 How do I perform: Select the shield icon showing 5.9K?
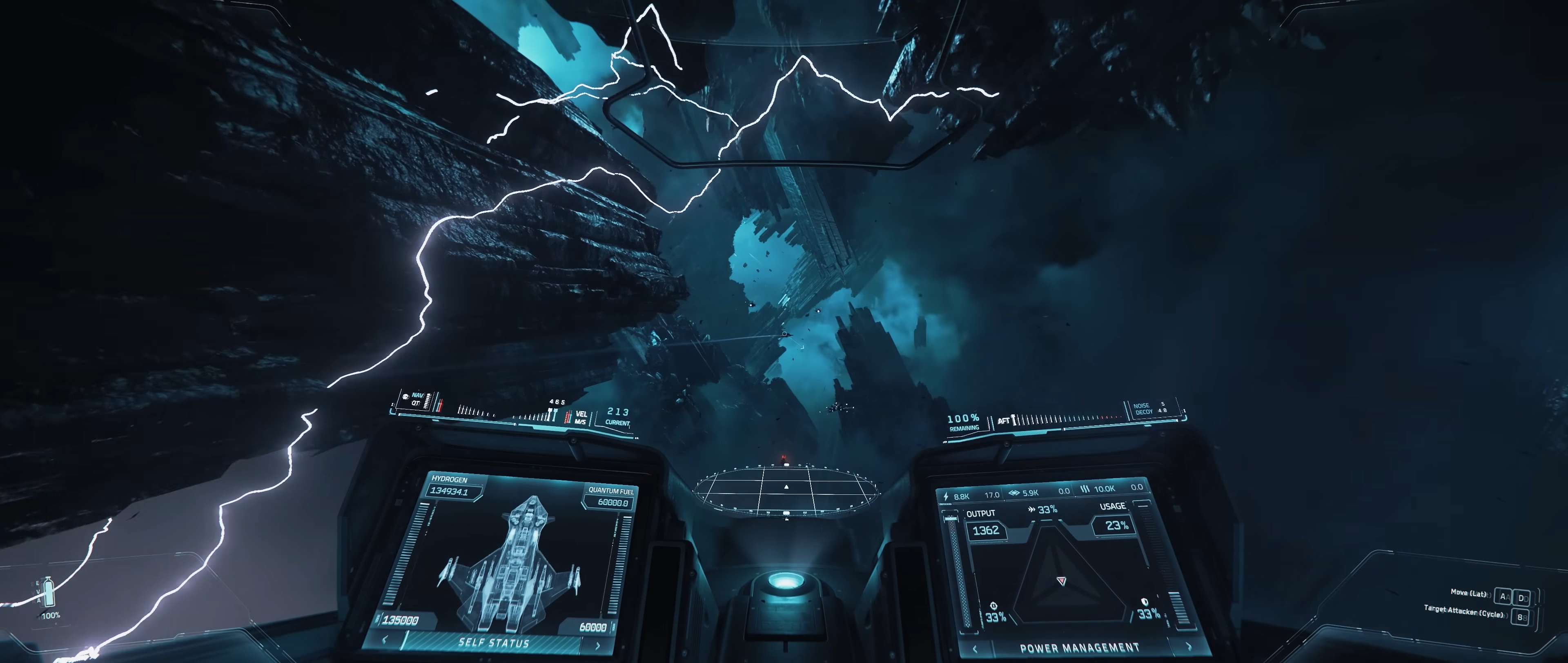[1015, 492]
